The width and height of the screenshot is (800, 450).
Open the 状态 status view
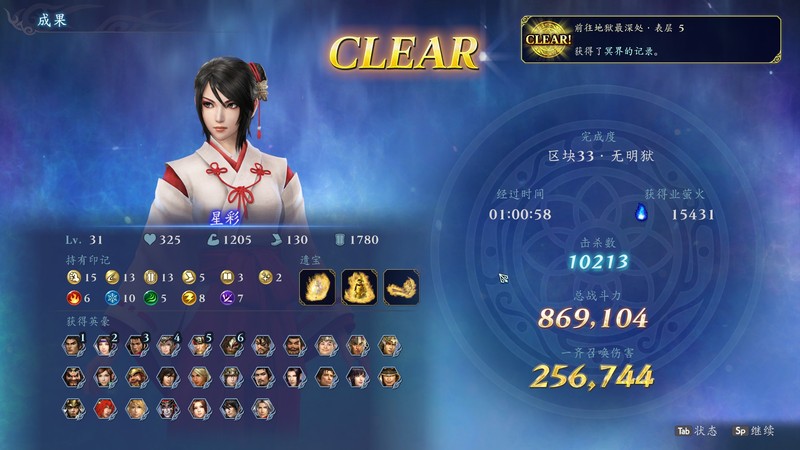(696, 430)
